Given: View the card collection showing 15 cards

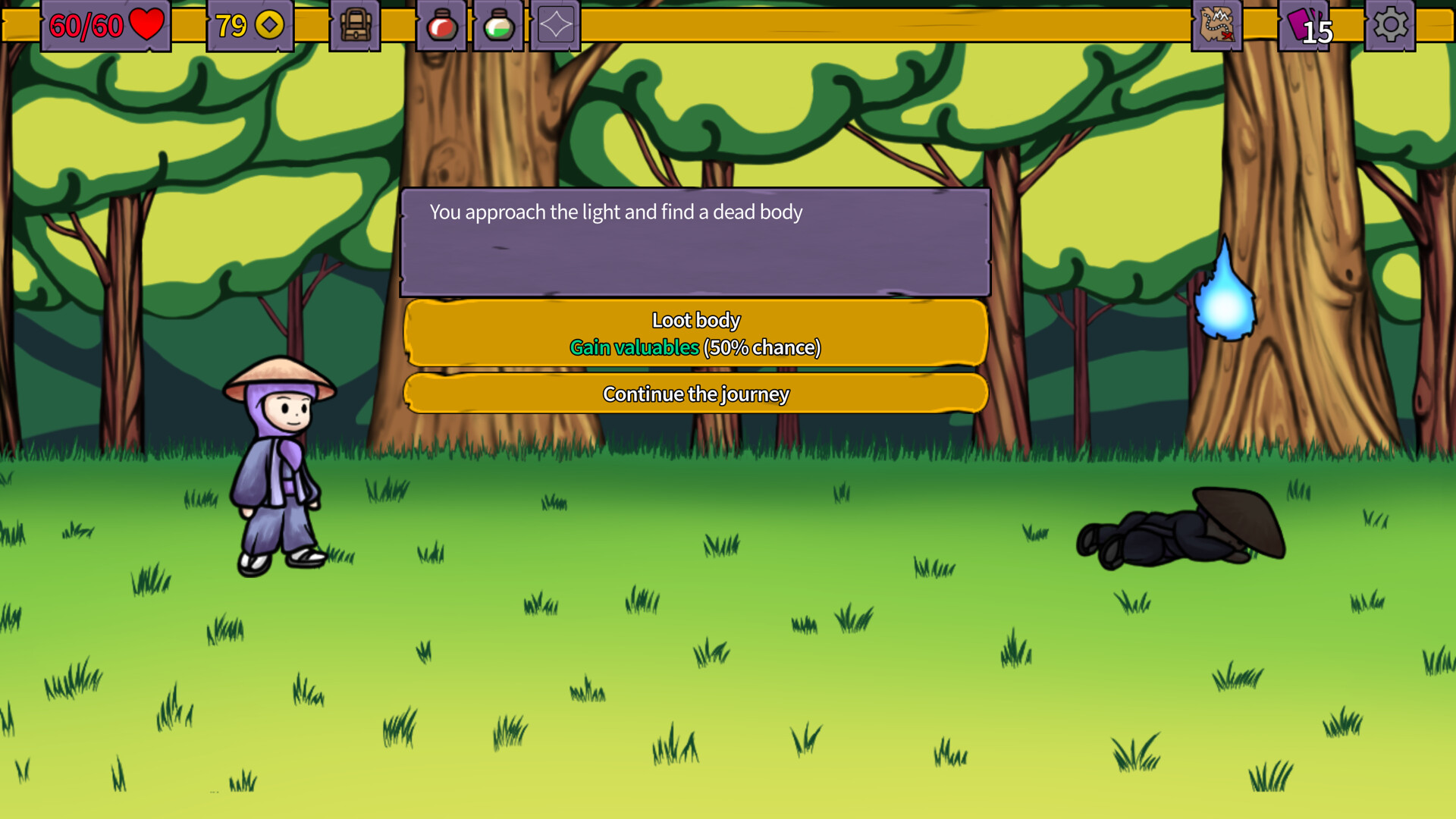Looking at the screenshot, I should click(x=1306, y=25).
